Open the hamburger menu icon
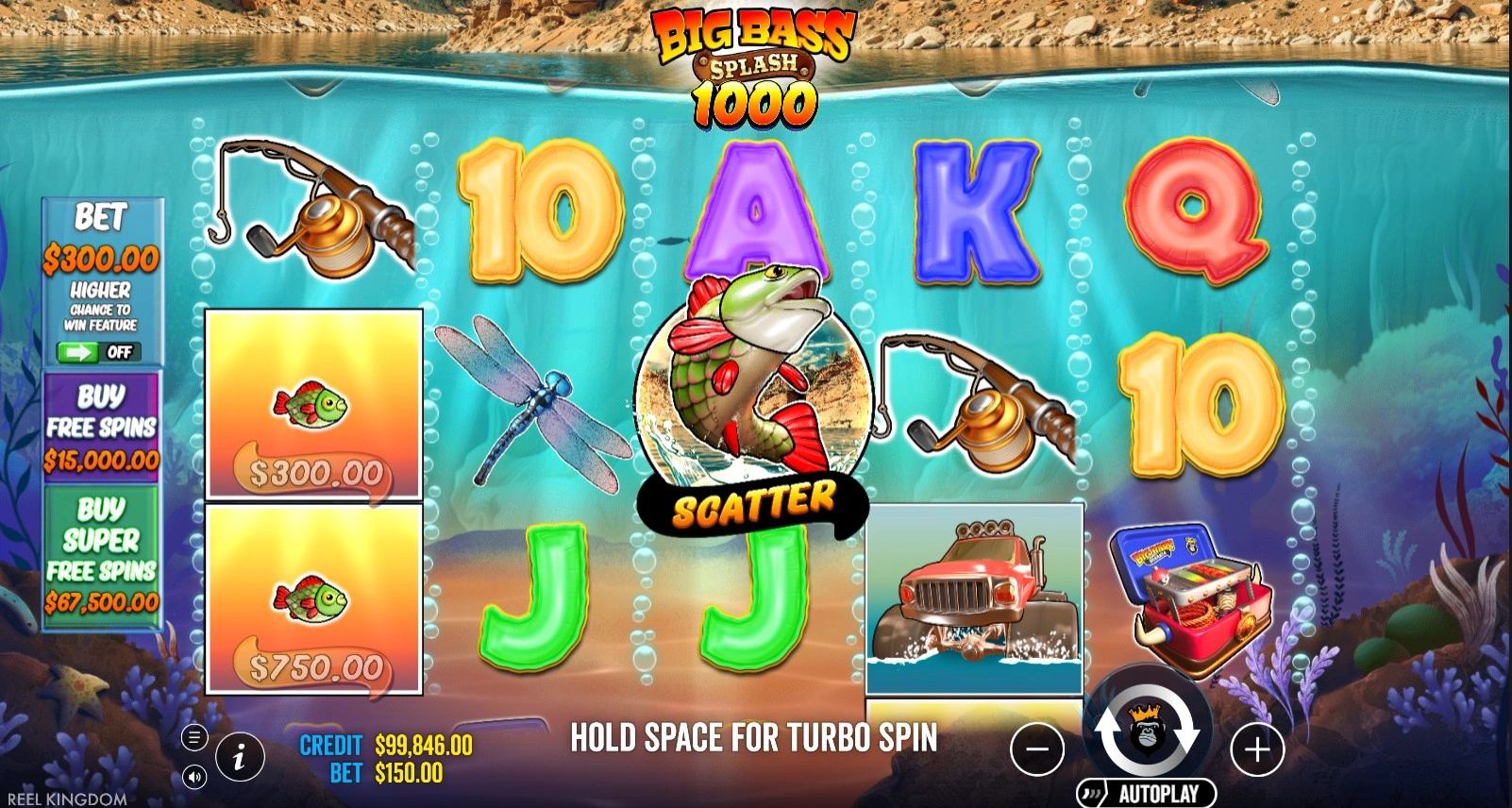 tap(193, 736)
